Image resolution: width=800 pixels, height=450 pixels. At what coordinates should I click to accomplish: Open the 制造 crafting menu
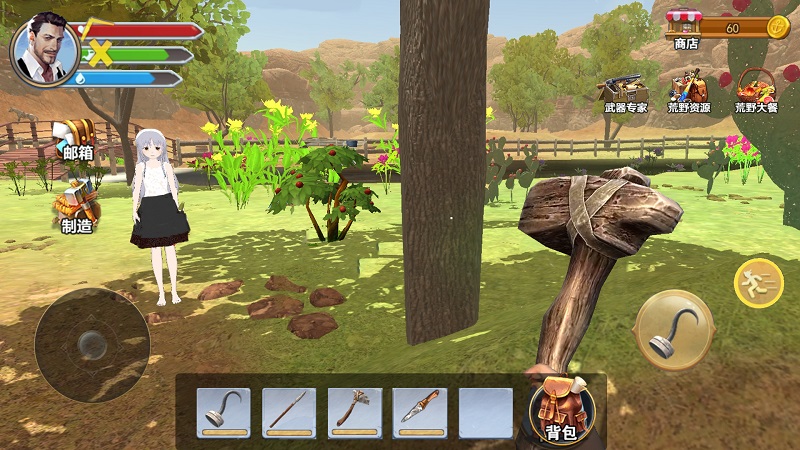click(77, 210)
